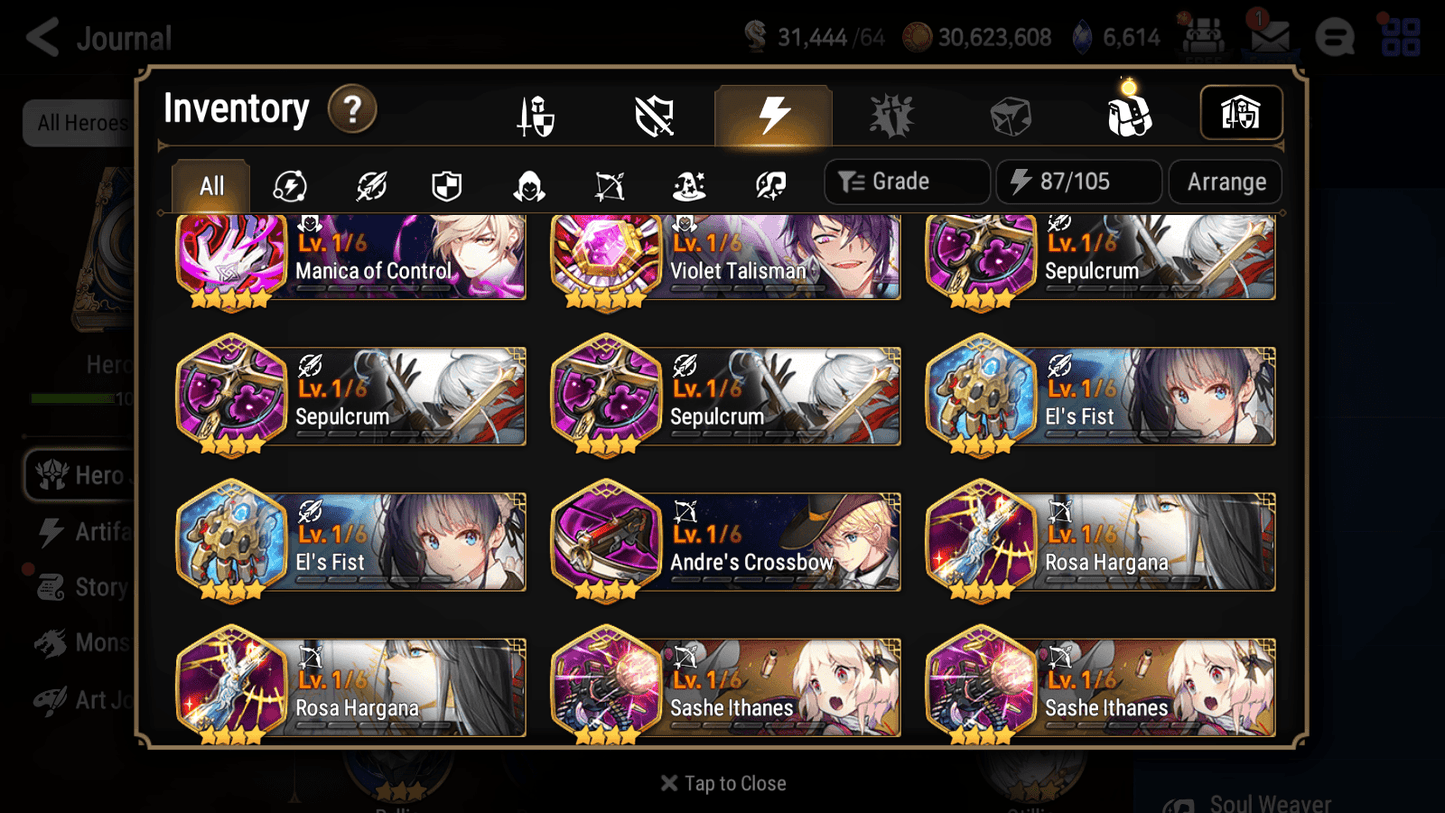Switch to the equipment tab

(535, 113)
